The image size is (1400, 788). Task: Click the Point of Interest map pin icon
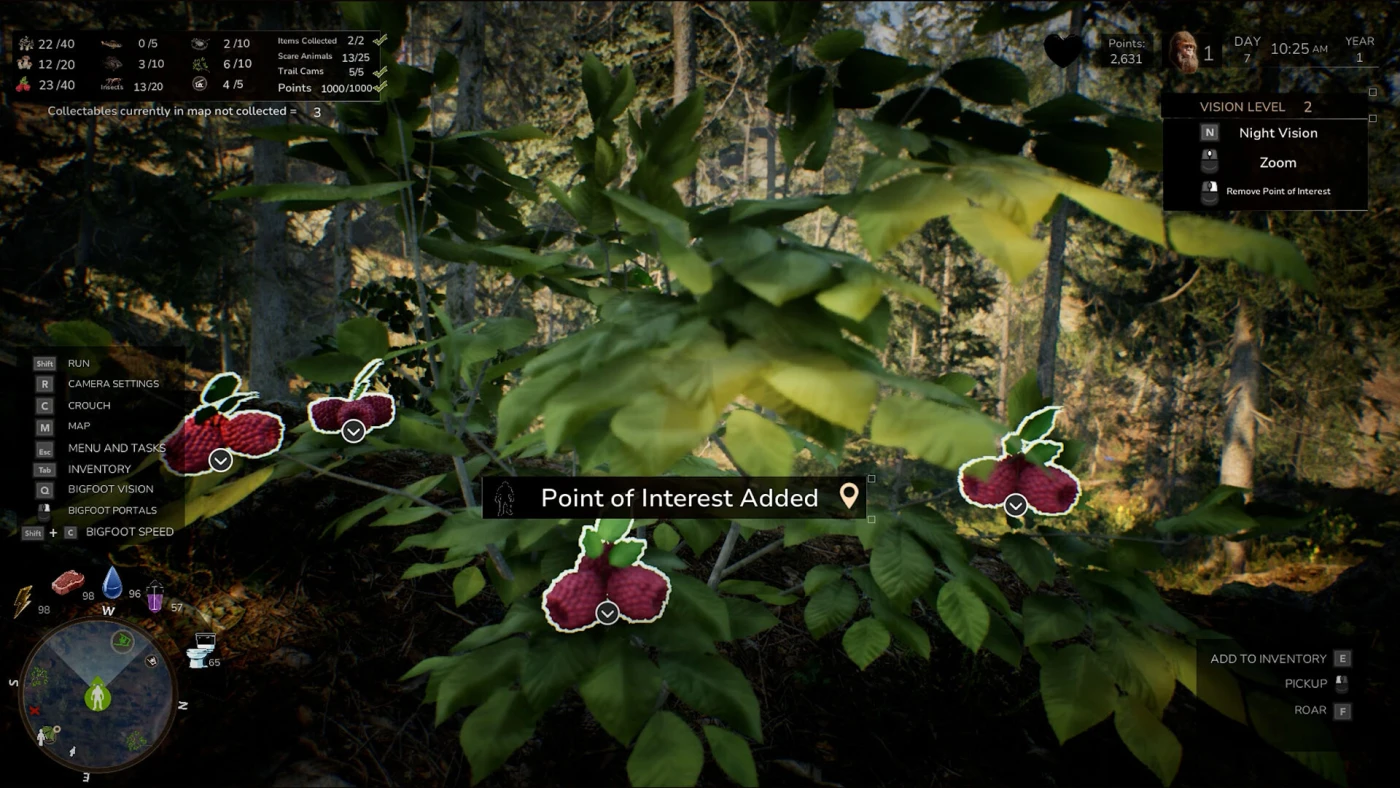pos(849,496)
